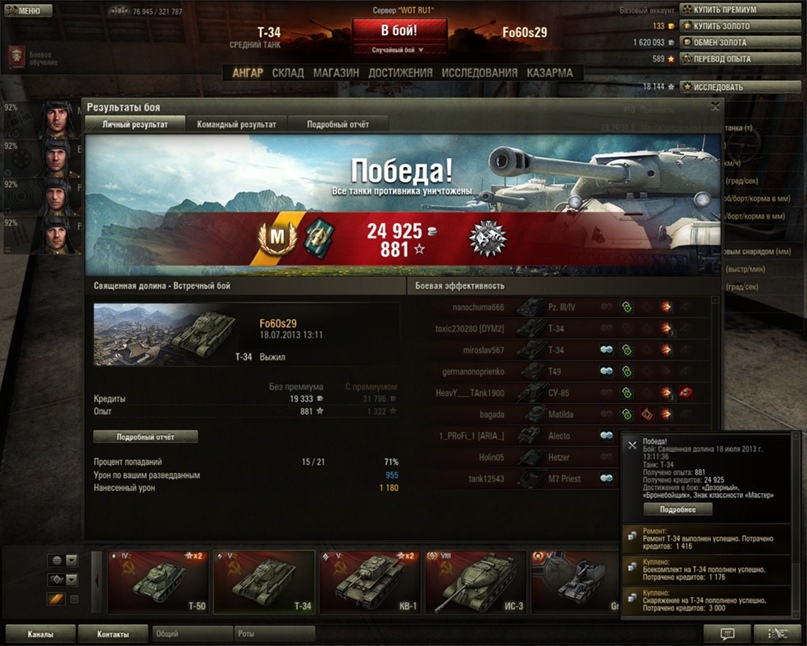Open the Случайный бой battle type dropdown
The image size is (807, 646).
tap(398, 49)
